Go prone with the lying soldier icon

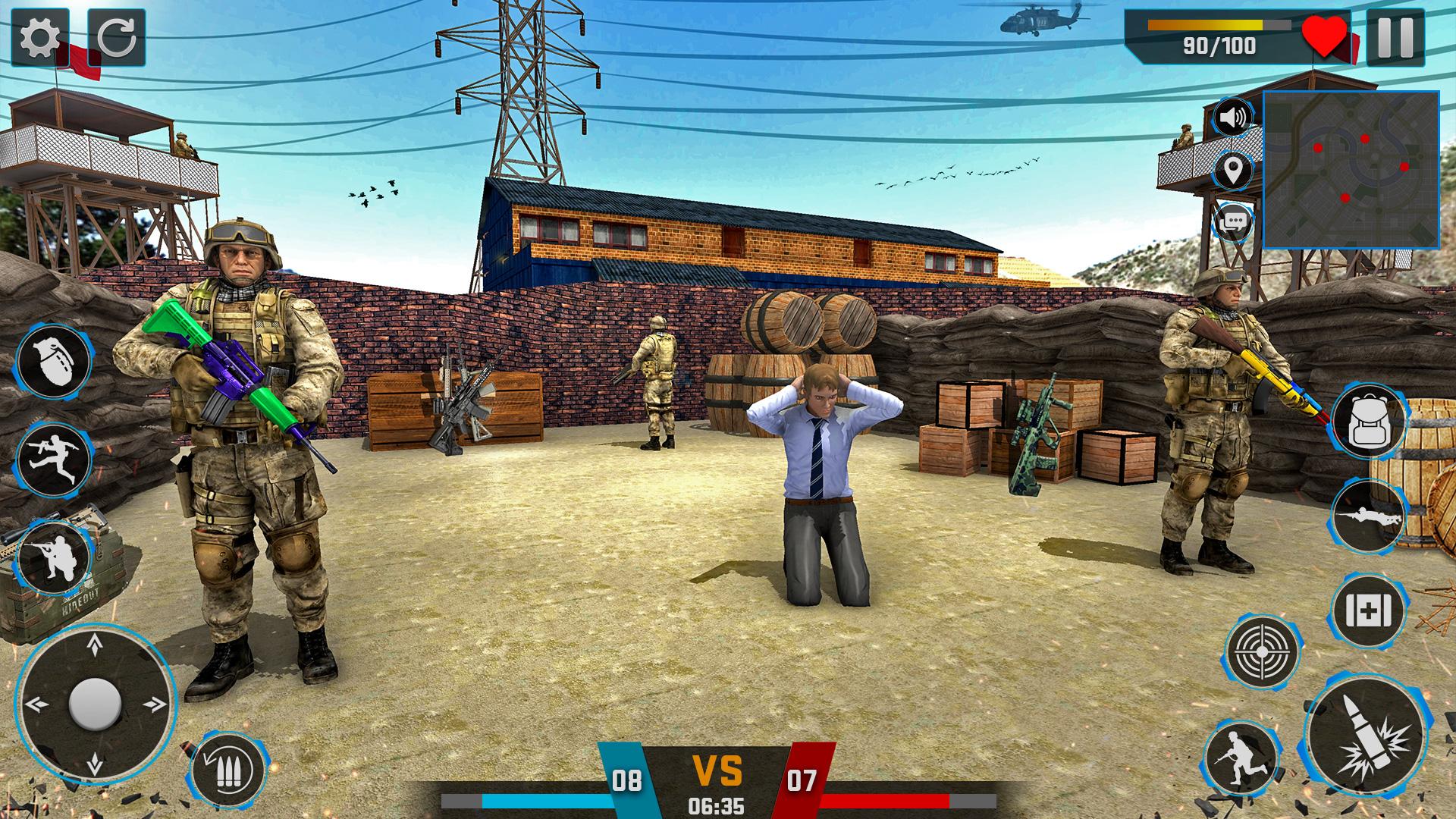[1369, 516]
